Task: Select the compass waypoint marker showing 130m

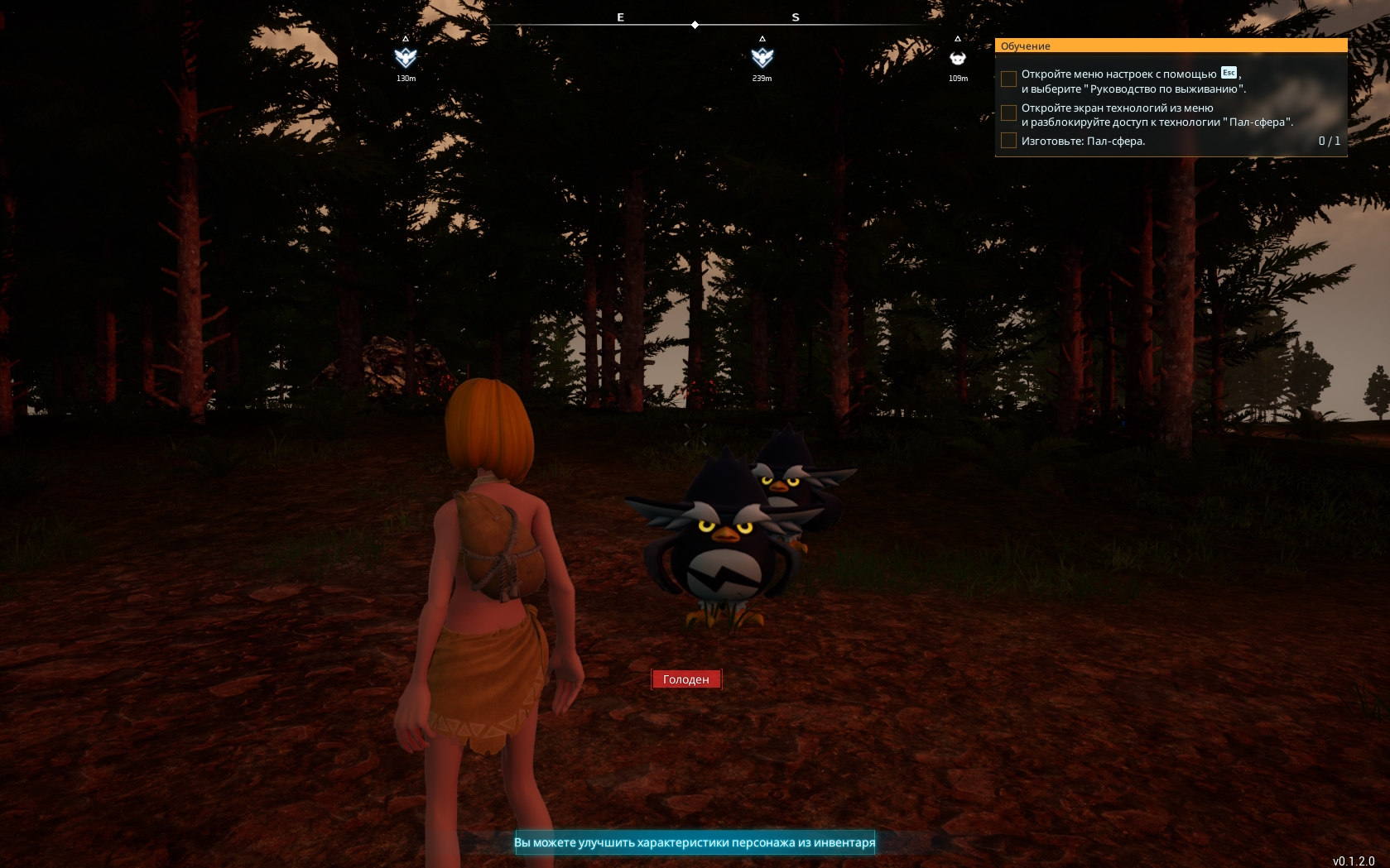Action: coord(406,57)
